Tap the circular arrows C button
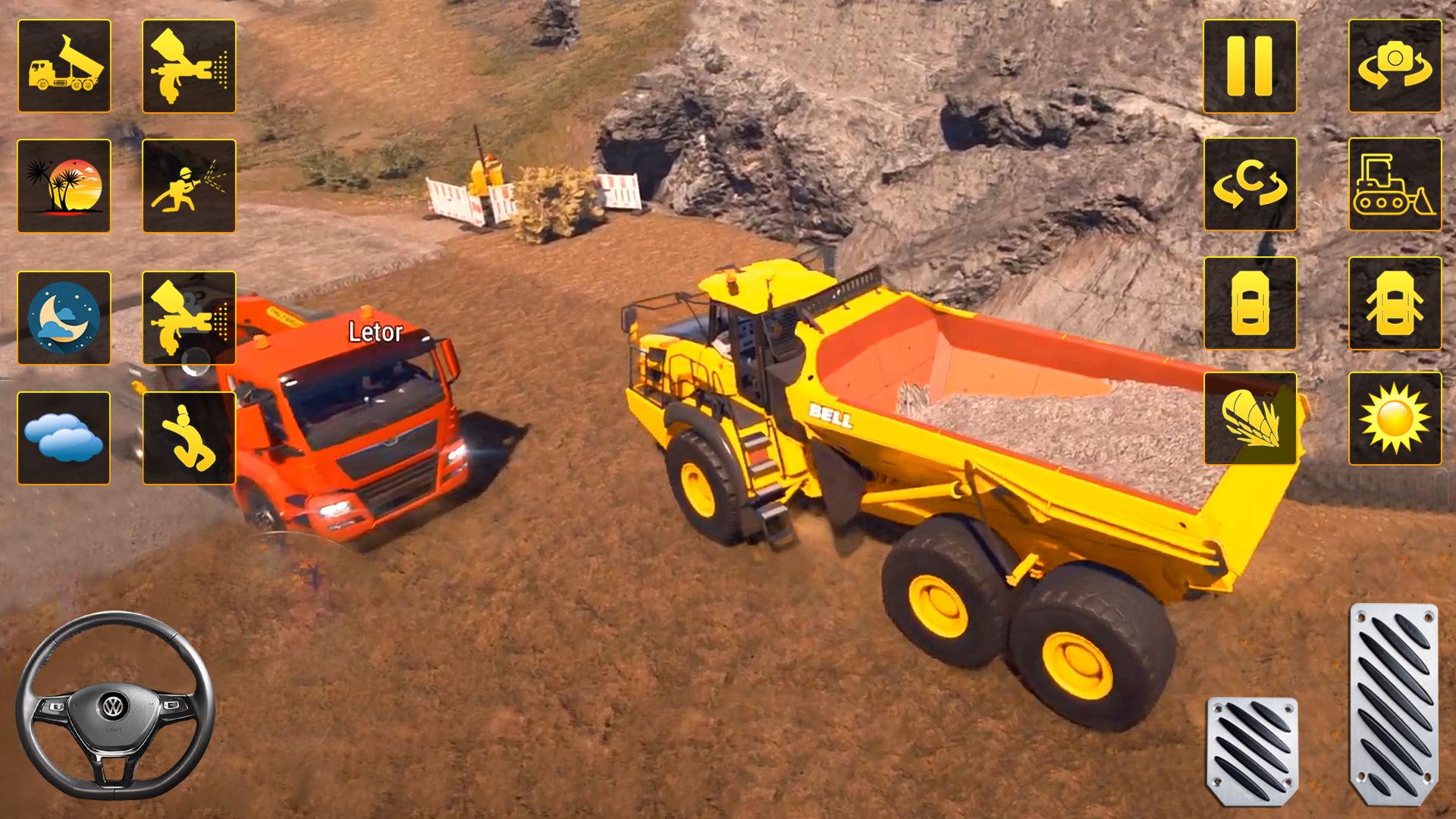Viewport: 1456px width, 819px height. click(x=1250, y=184)
